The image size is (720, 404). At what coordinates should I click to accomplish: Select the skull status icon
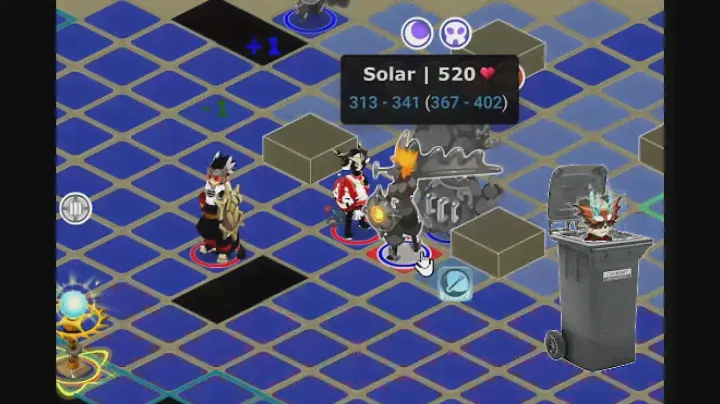(457, 33)
